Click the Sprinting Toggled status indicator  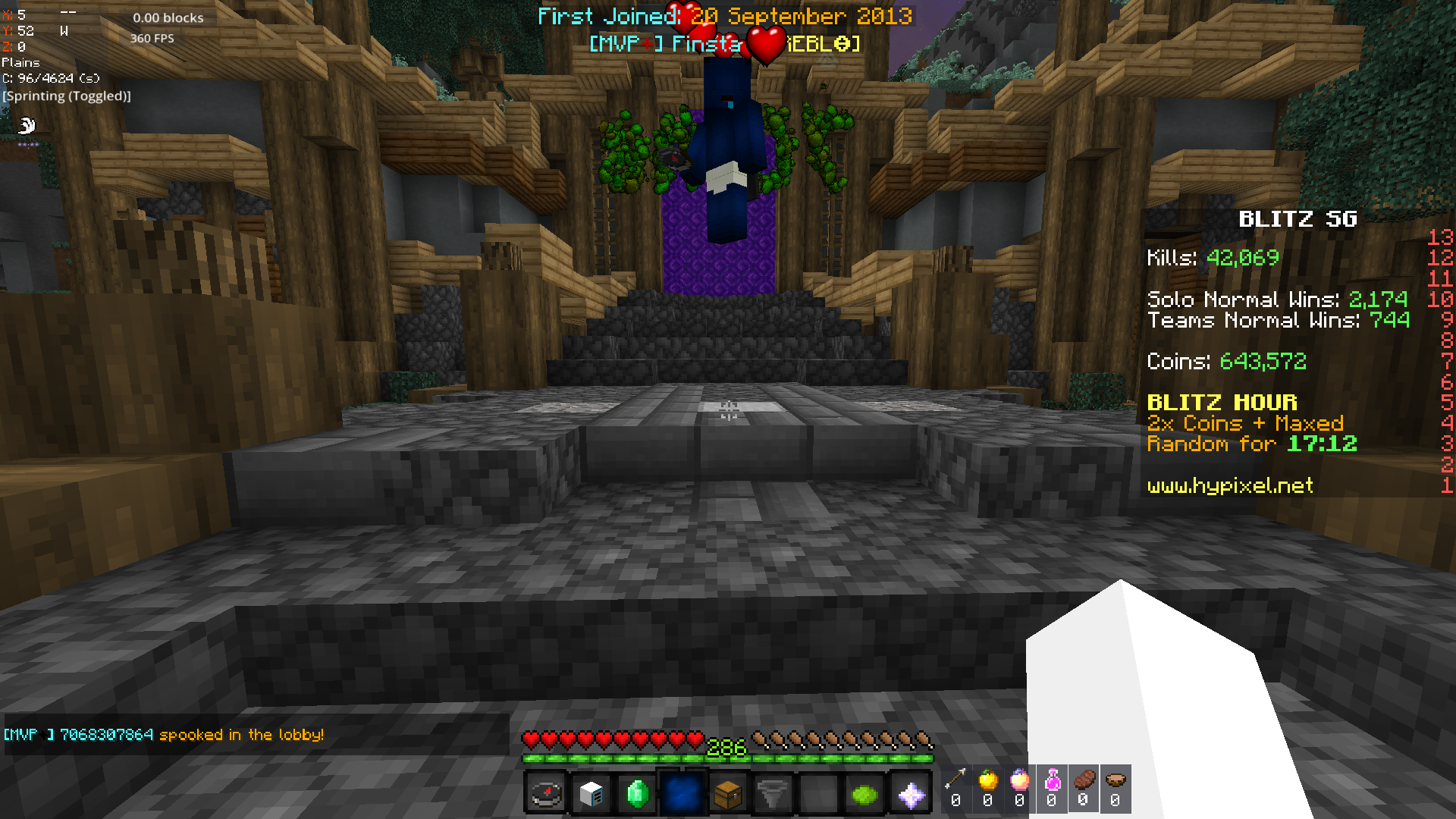[65, 96]
